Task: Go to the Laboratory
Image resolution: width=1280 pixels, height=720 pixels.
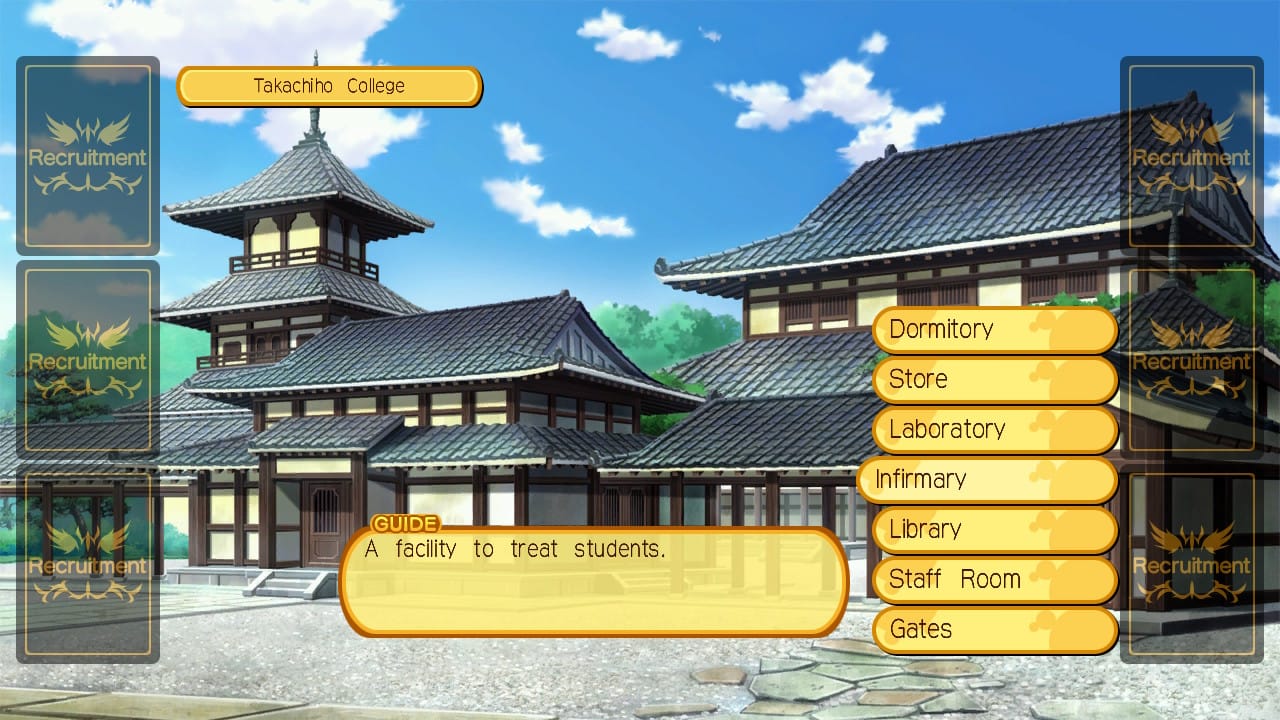Action: (x=994, y=430)
